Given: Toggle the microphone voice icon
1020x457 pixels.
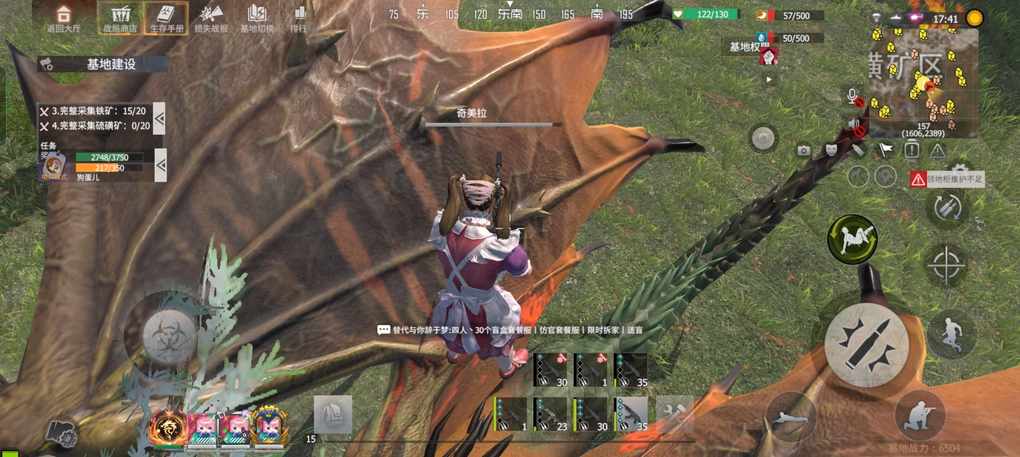Looking at the screenshot, I should [x=853, y=96].
